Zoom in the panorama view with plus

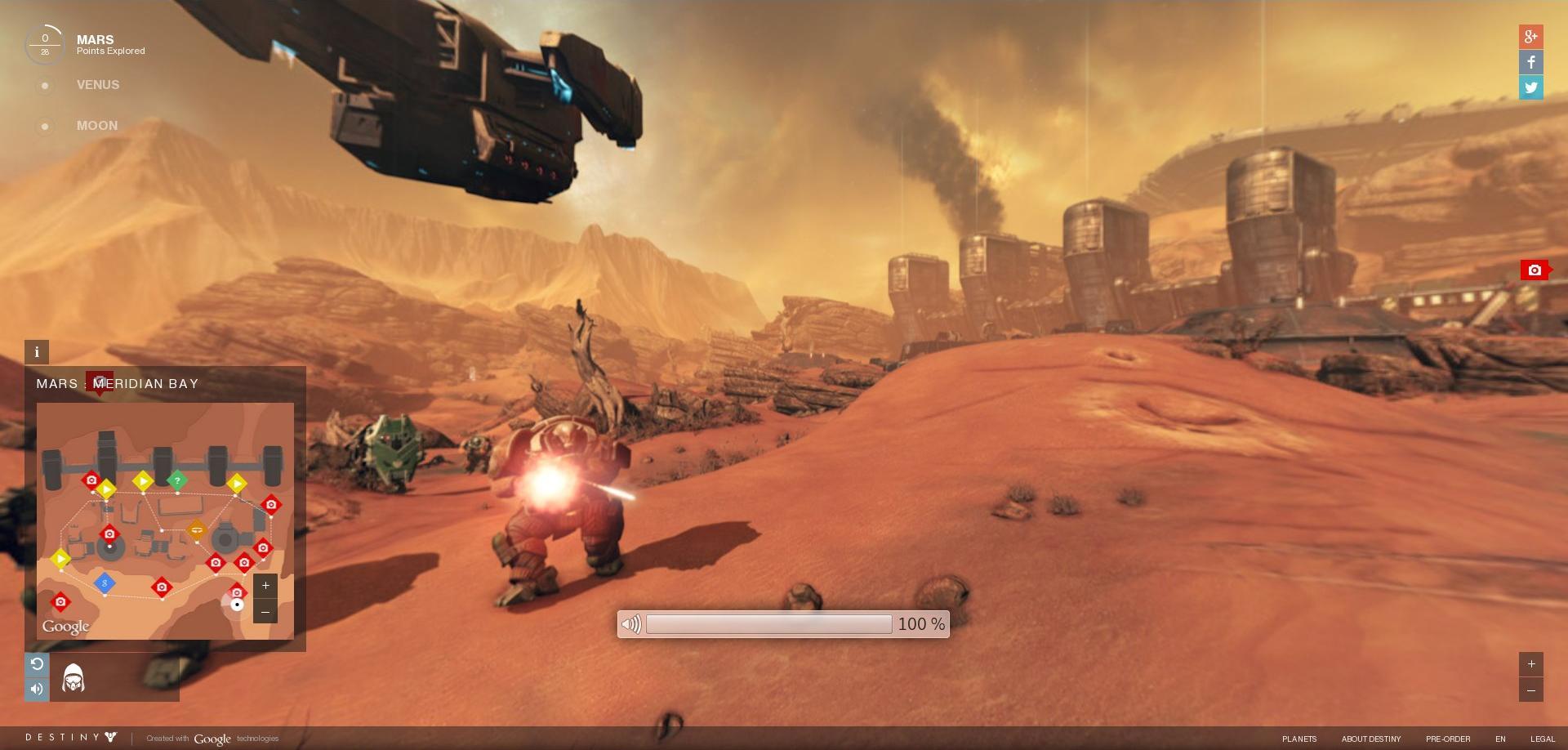[1530, 664]
